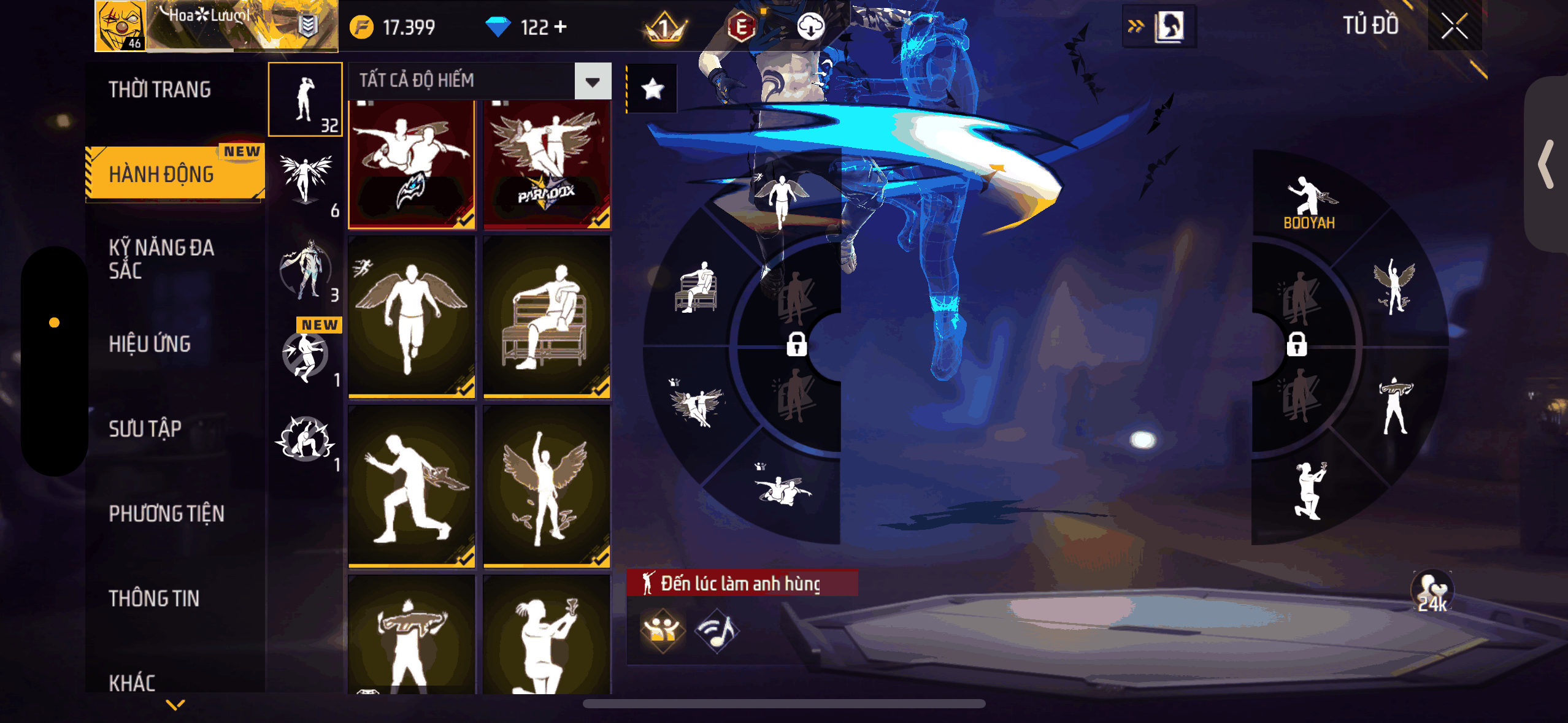Open the player profile avatar

tap(121, 26)
